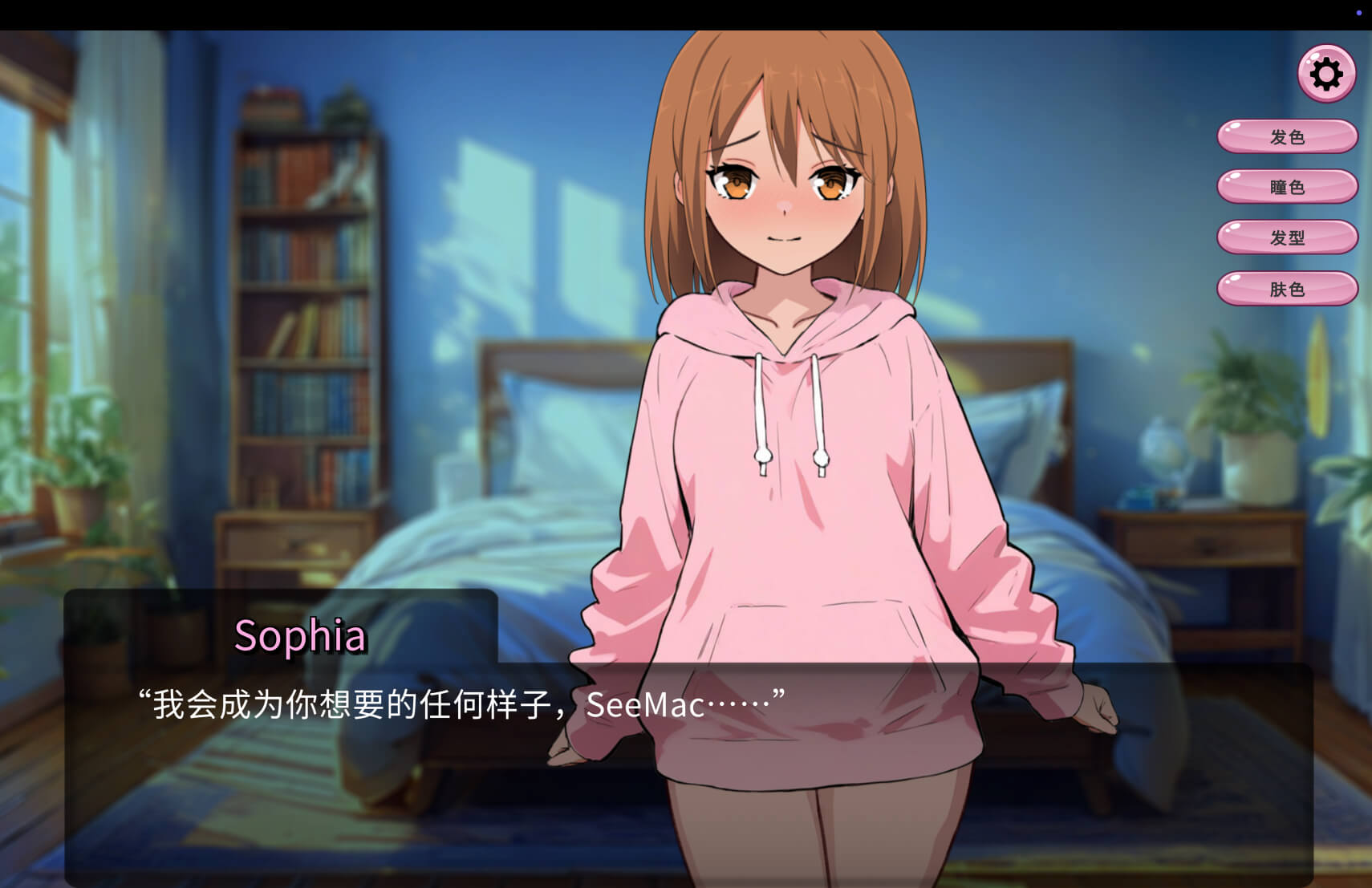Open the settings gear icon
1372x888 pixels.
click(x=1326, y=74)
